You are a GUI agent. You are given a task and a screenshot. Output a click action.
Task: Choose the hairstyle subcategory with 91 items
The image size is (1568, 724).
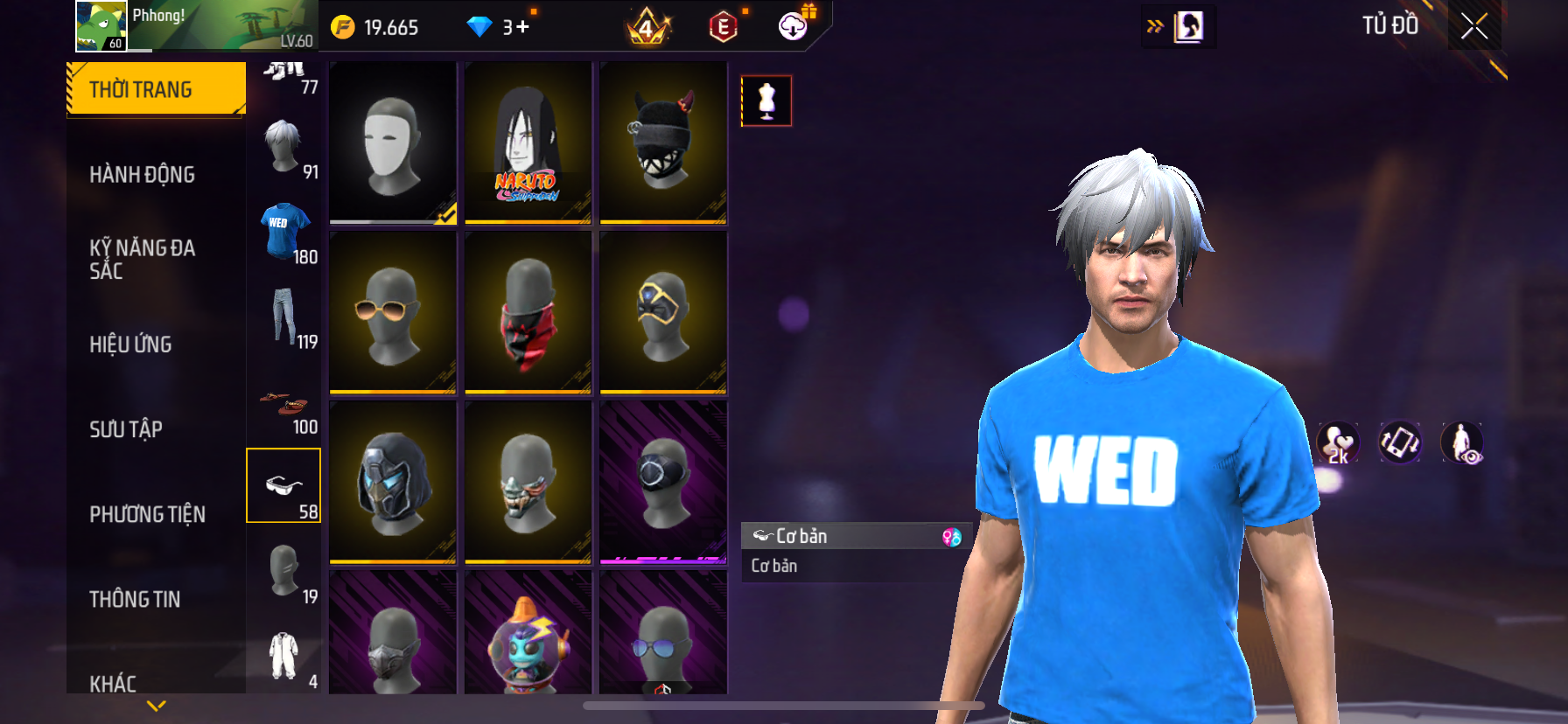pyautogui.click(x=284, y=148)
